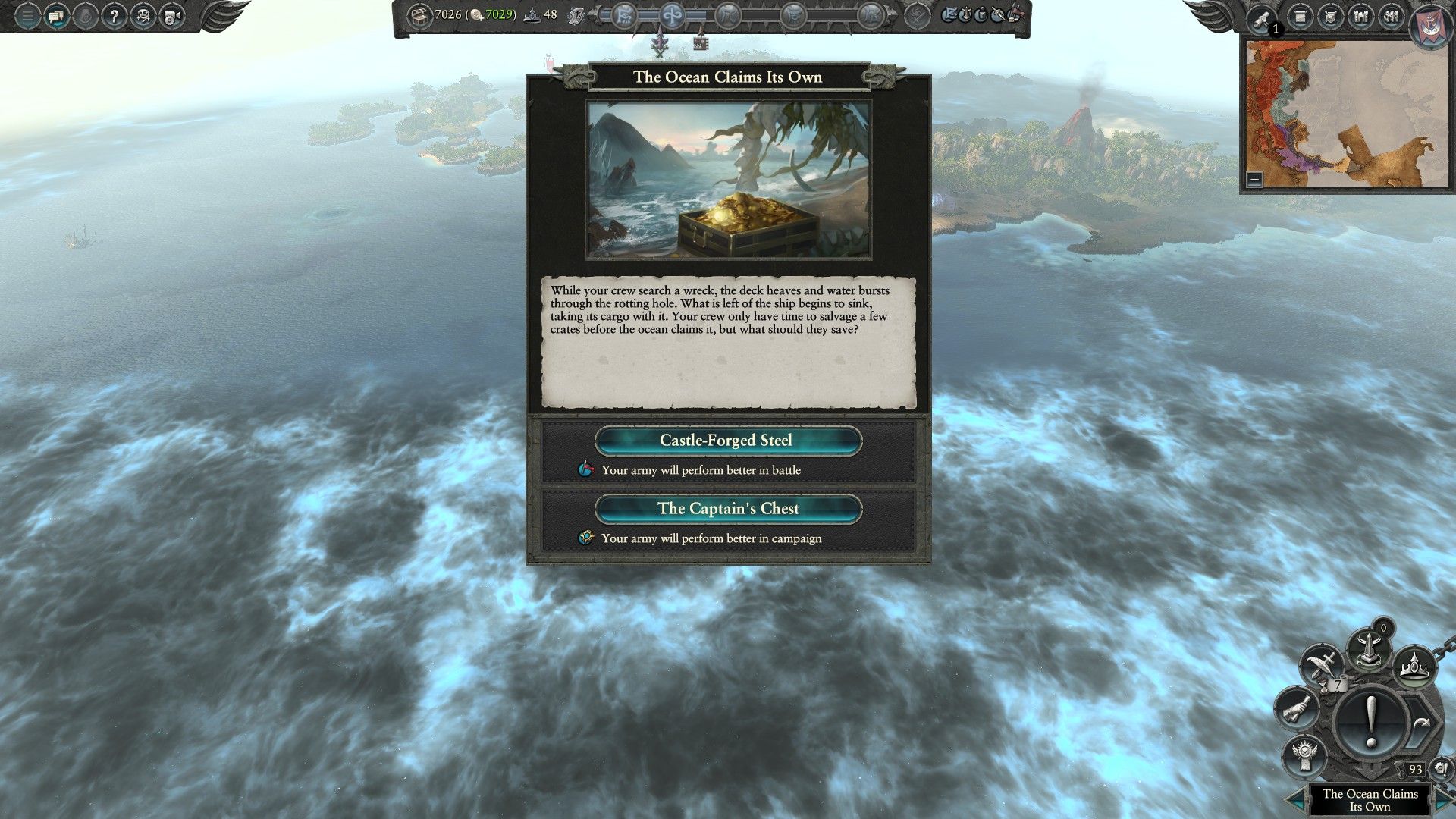Choose the Castle-Forged Steel option
The width and height of the screenshot is (1456, 819).
coord(728,441)
